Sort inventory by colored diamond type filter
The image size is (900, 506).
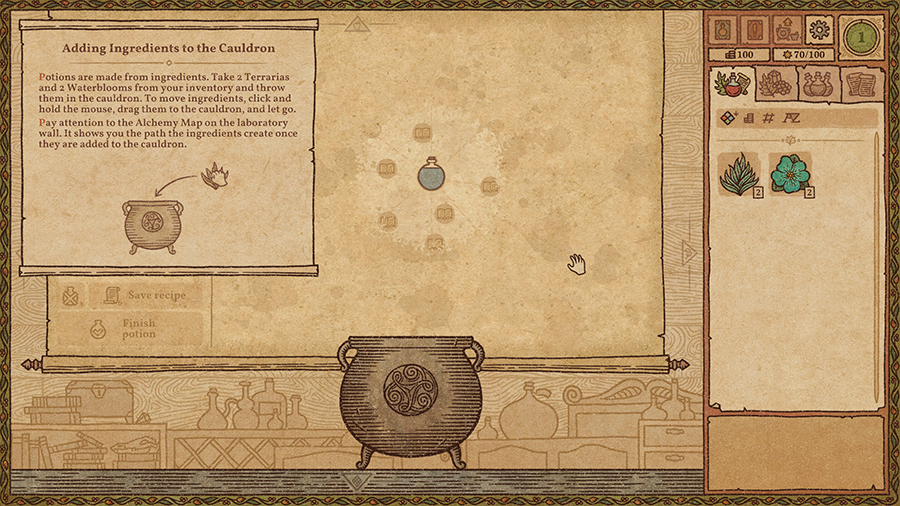point(728,118)
